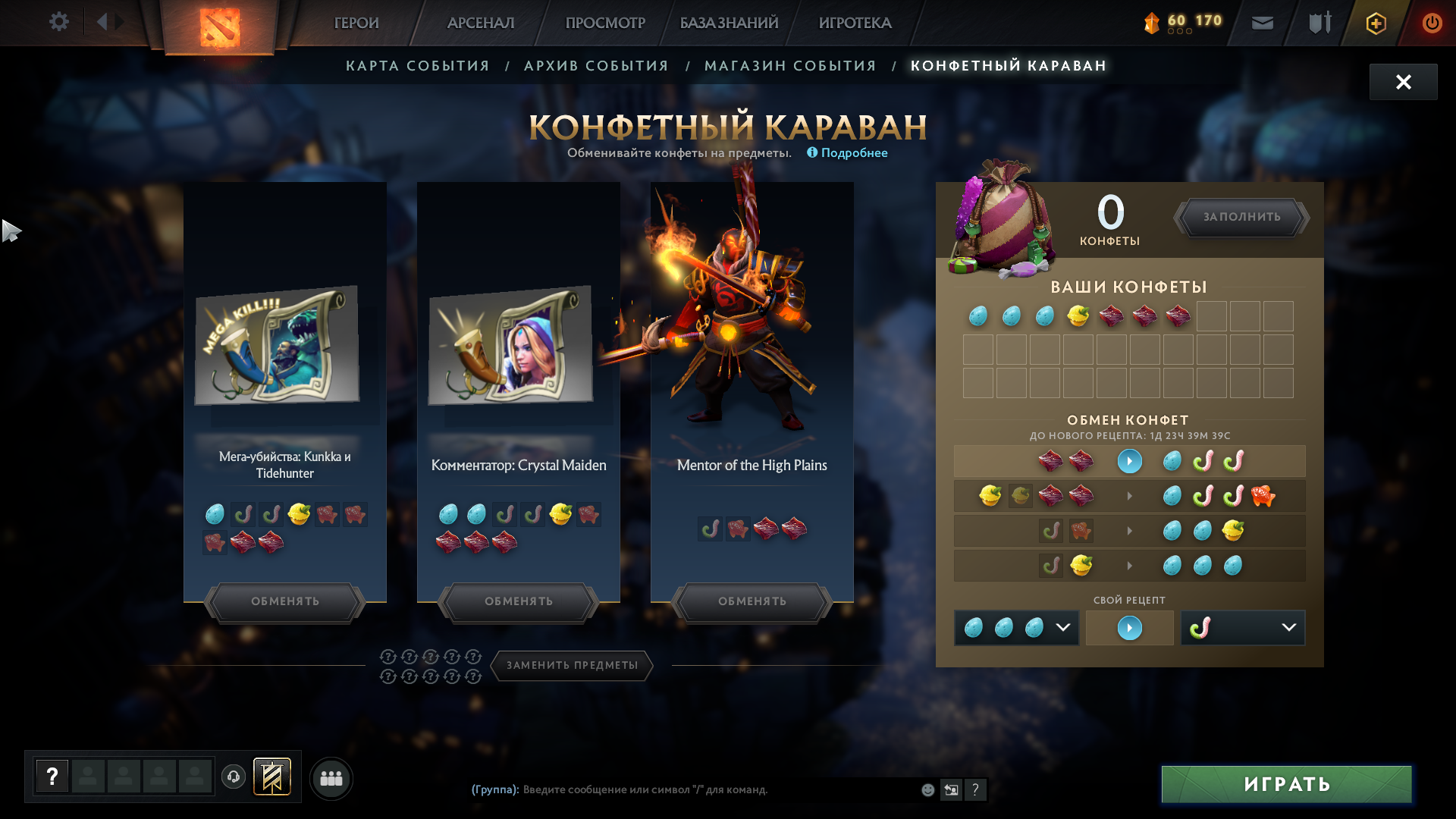Viewport: 1456px width, 819px height.
Task: Switch to the ГЕРОИ tab
Action: (x=356, y=23)
